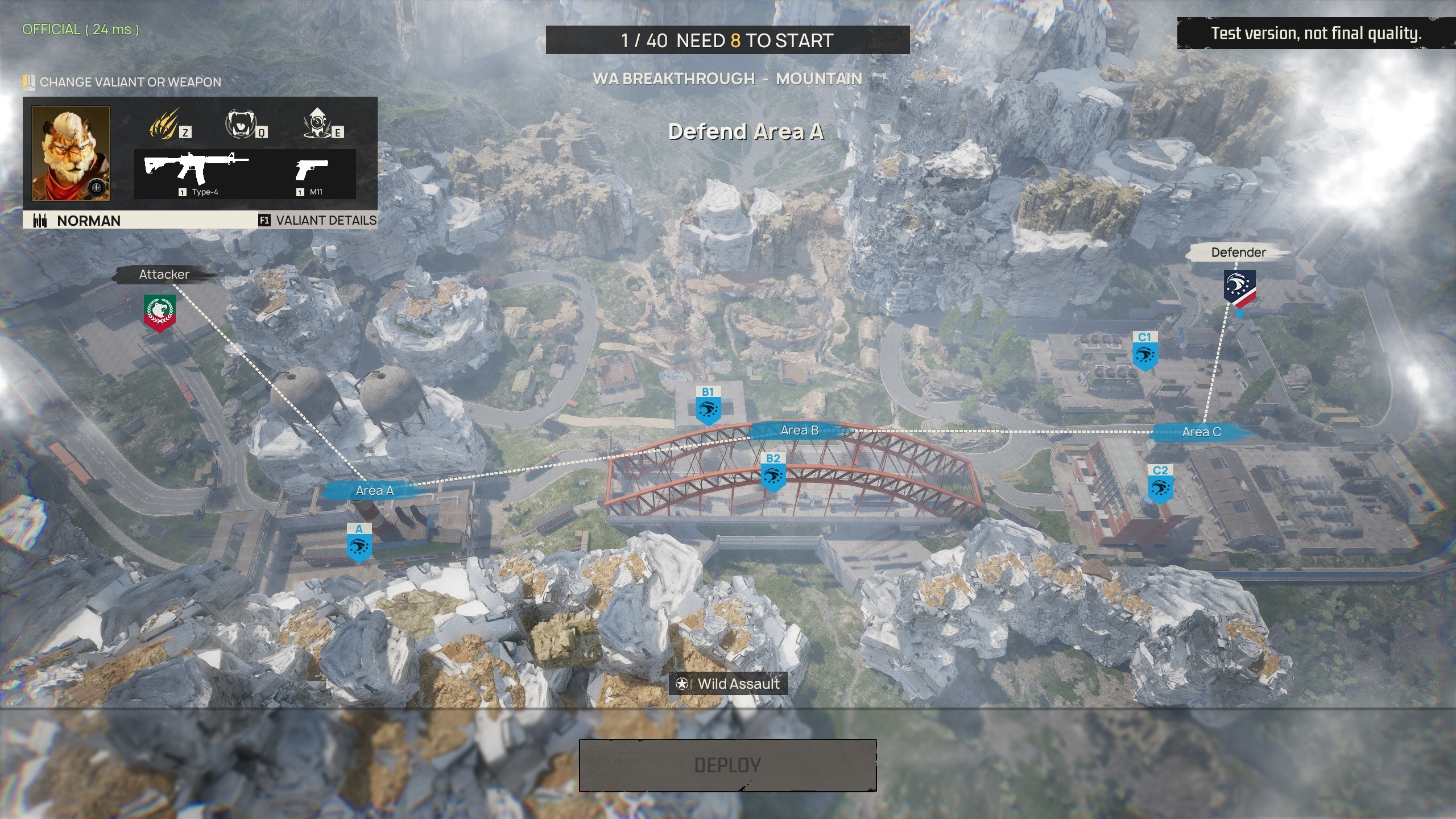Screen dimensions: 1456x819
Task: Click the 1/40 player count bar
Action: 726,40
